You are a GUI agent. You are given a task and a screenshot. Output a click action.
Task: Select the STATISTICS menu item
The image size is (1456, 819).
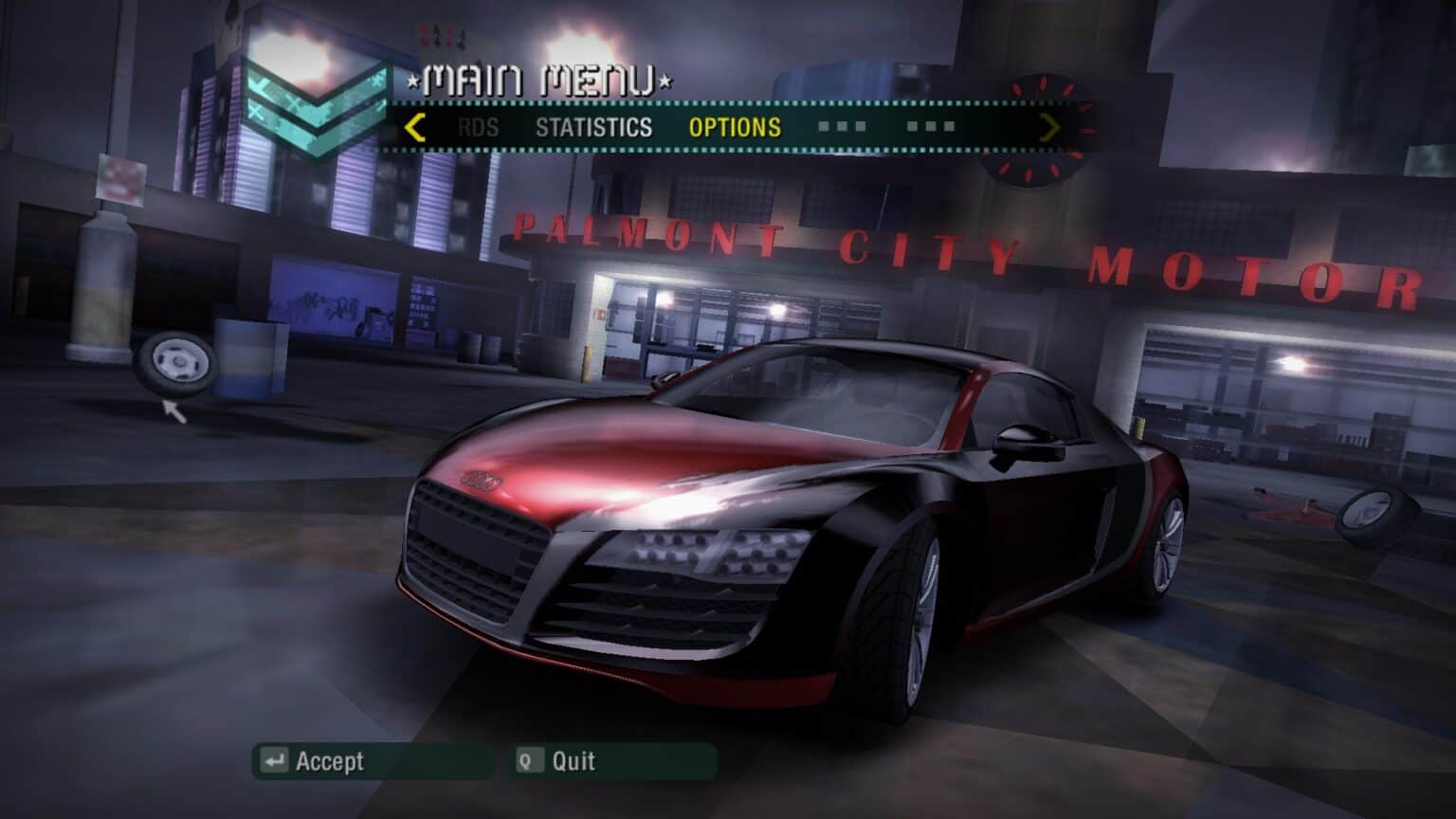(x=594, y=127)
